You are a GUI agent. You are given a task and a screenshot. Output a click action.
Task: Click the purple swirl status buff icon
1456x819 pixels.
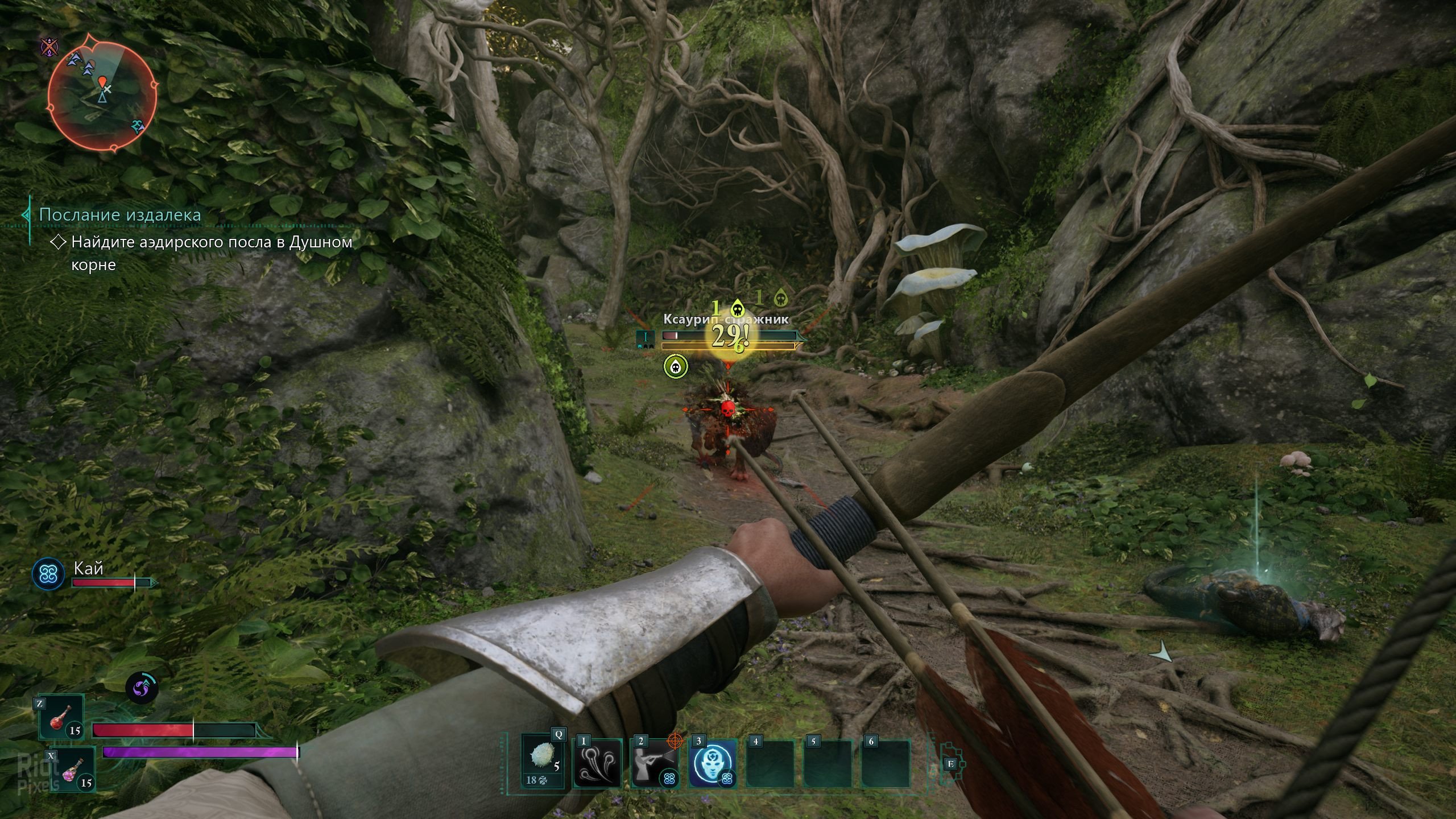pos(142,688)
